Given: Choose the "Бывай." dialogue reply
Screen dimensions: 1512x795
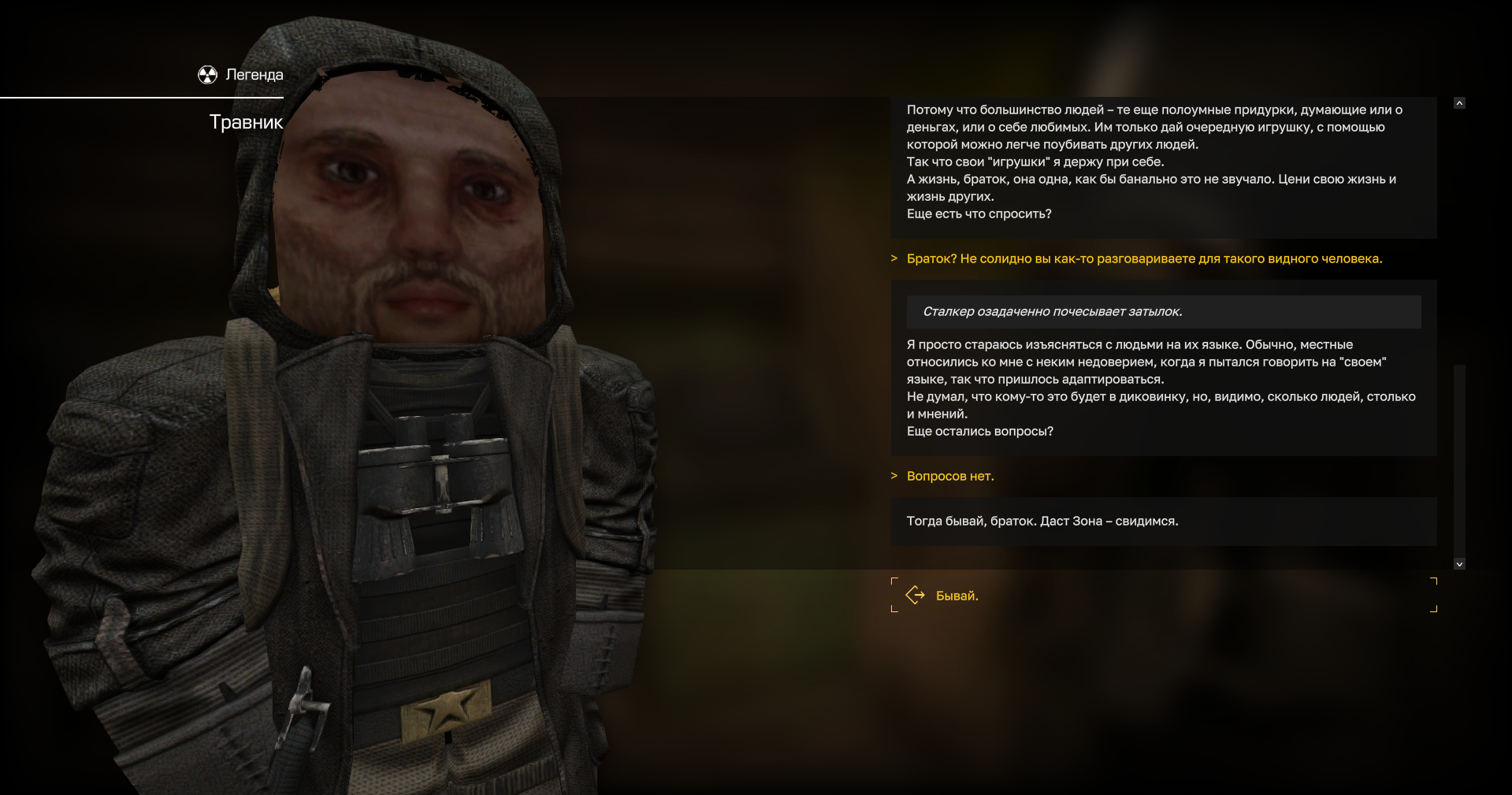Looking at the screenshot, I should click(957, 596).
